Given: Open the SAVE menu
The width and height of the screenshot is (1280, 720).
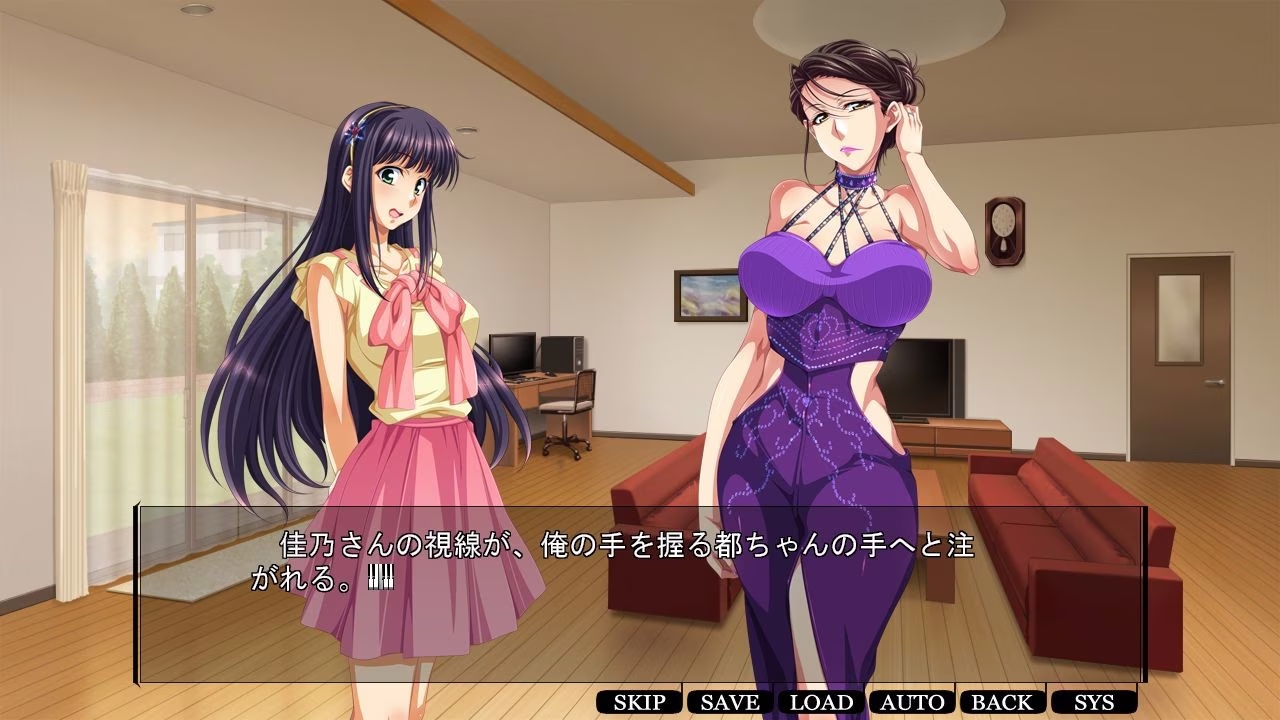Looking at the screenshot, I should (730, 702).
